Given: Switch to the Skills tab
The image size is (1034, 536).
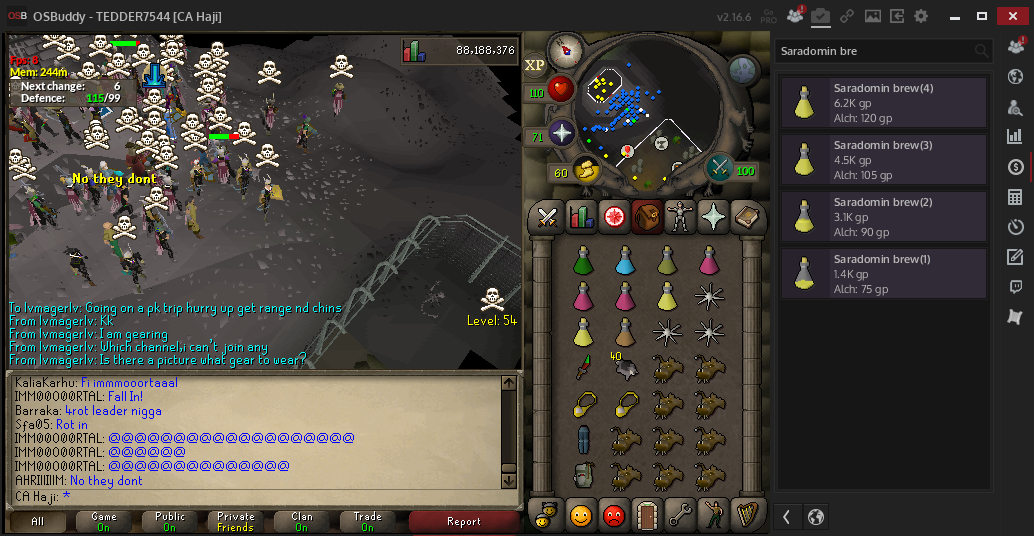Looking at the screenshot, I should (581, 215).
